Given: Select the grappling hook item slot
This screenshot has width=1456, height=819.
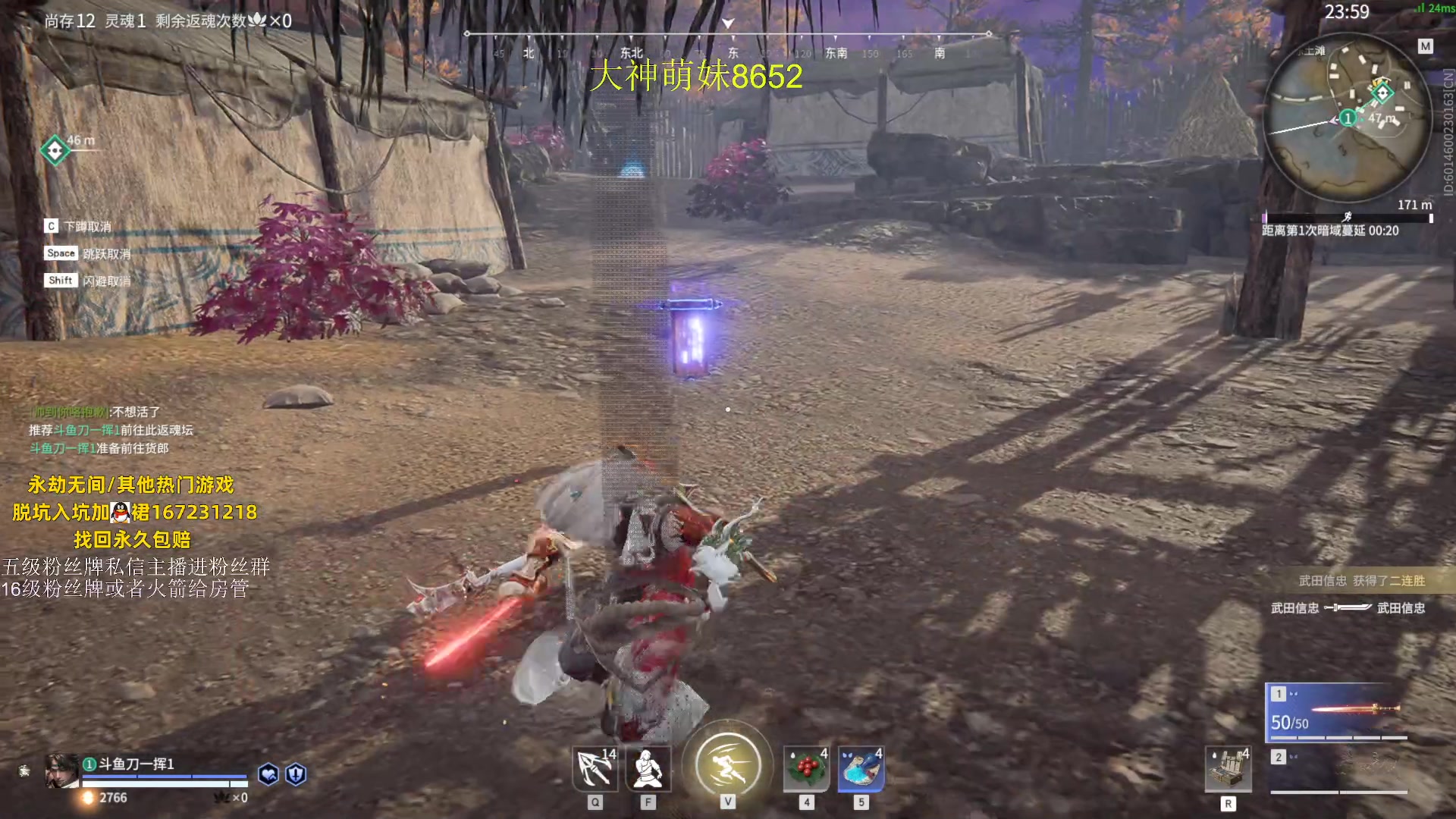Looking at the screenshot, I should (x=595, y=769).
